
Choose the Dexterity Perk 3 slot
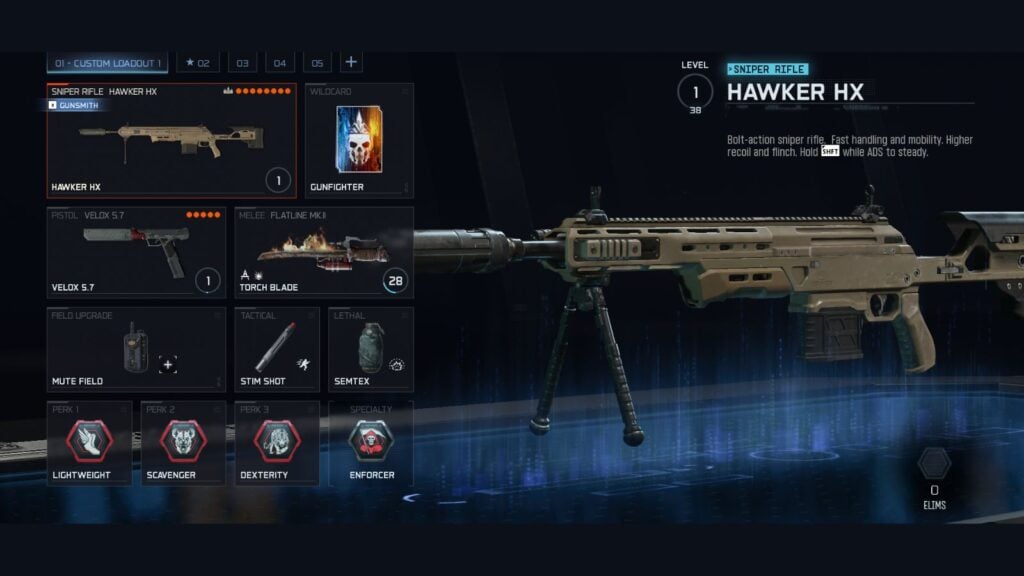coord(277,443)
